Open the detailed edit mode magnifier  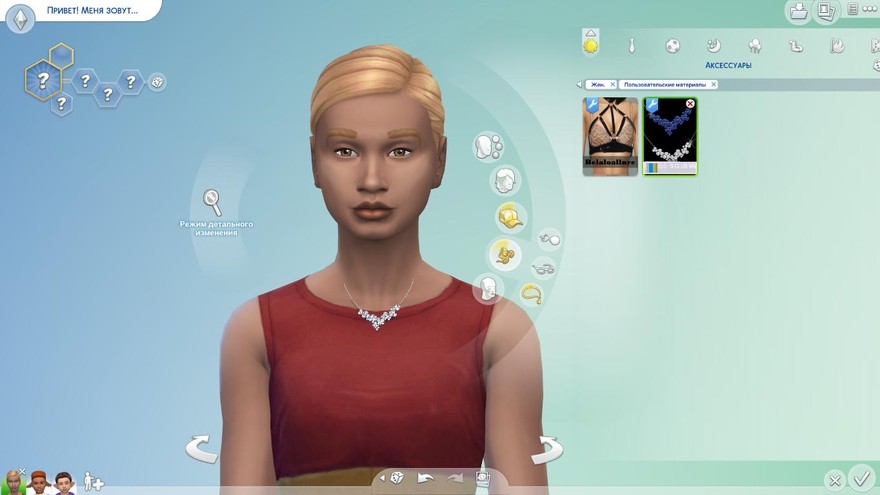pos(213,201)
